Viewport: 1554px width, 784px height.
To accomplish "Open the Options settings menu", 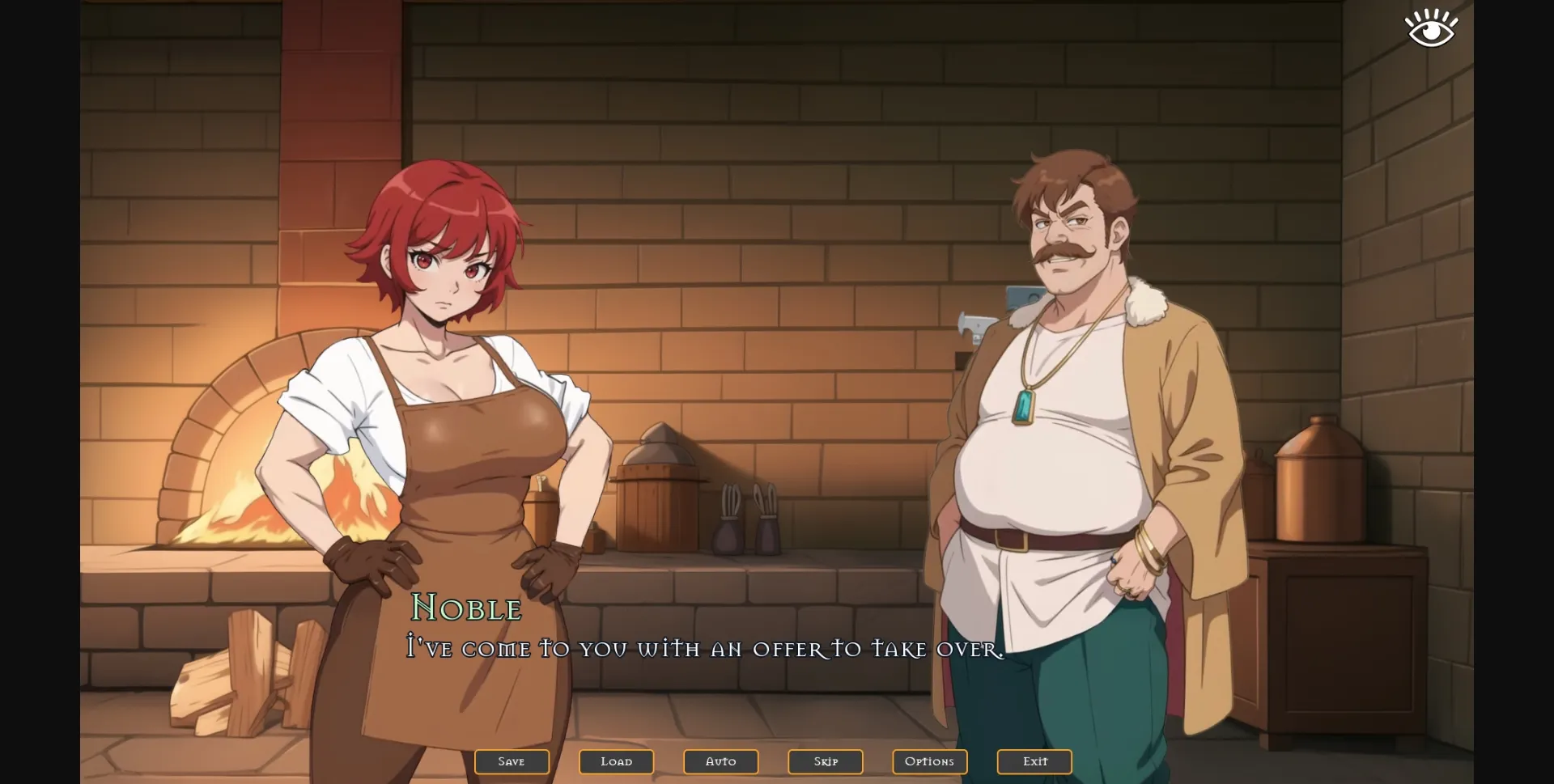I will click(x=929, y=761).
